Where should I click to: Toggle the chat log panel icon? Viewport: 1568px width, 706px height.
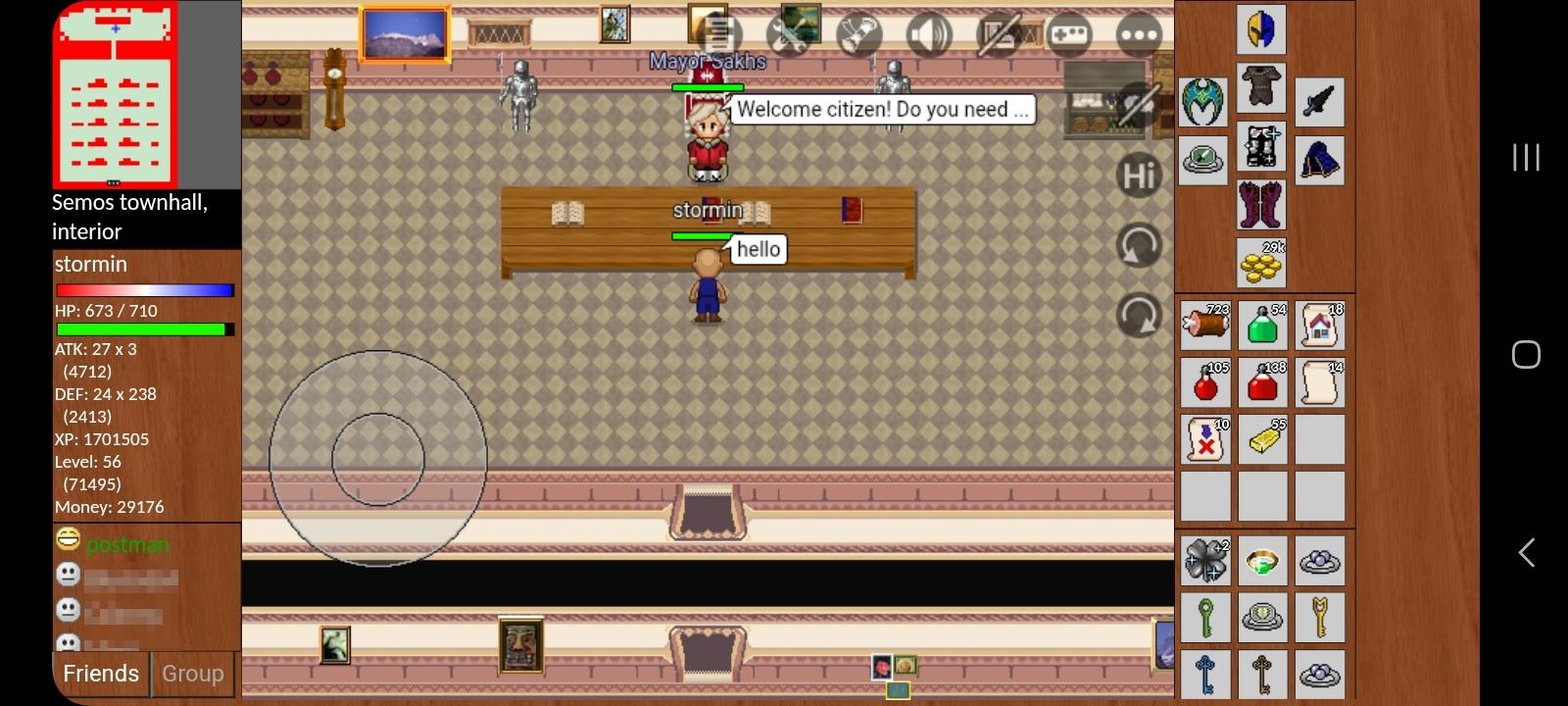coord(1000,34)
